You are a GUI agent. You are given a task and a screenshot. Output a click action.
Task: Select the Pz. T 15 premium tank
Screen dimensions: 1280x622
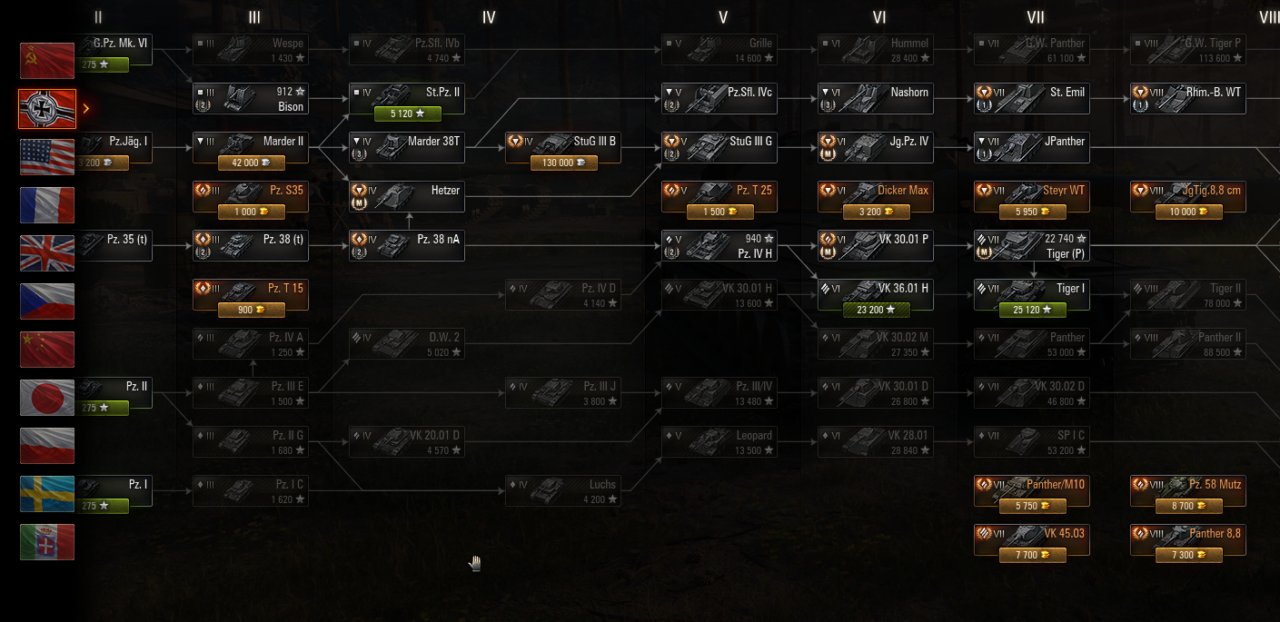tap(250, 294)
